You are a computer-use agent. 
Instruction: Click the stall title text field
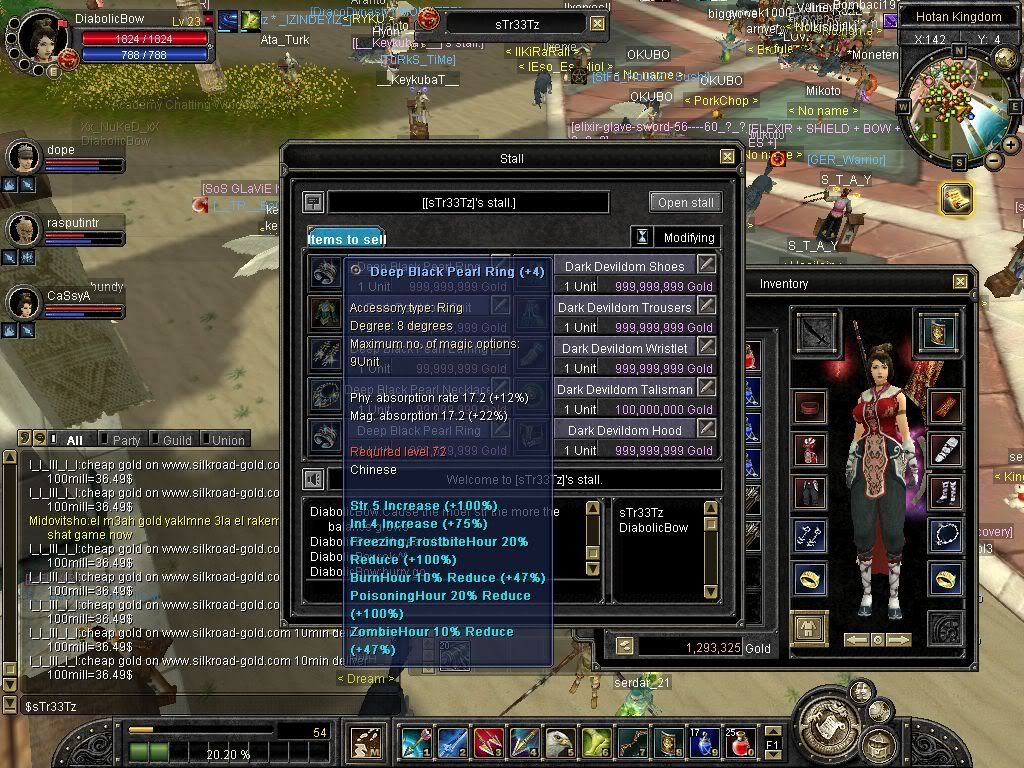tap(468, 203)
